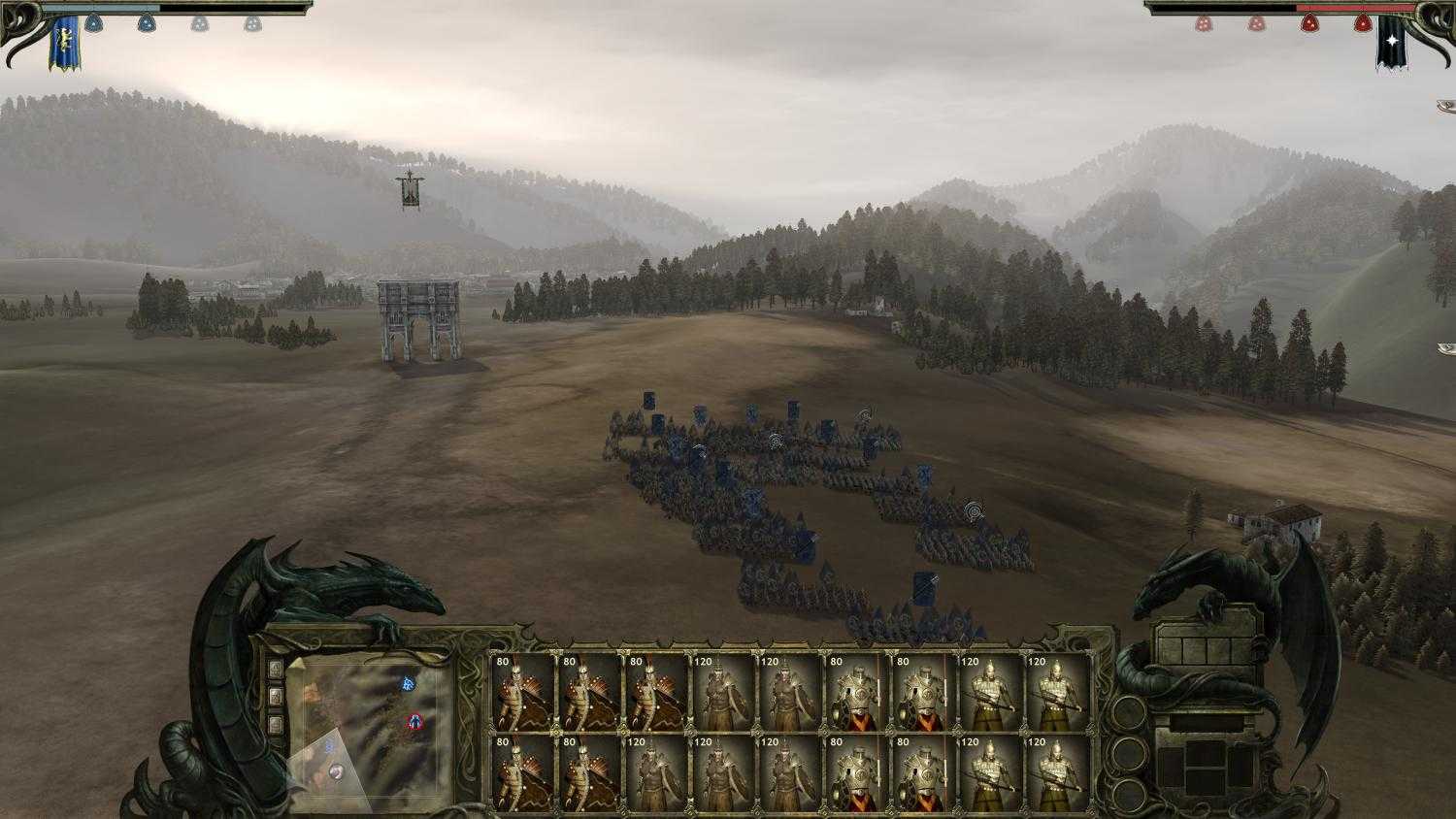
Task: Click the enemy morale bar top-right
Action: (1349, 10)
